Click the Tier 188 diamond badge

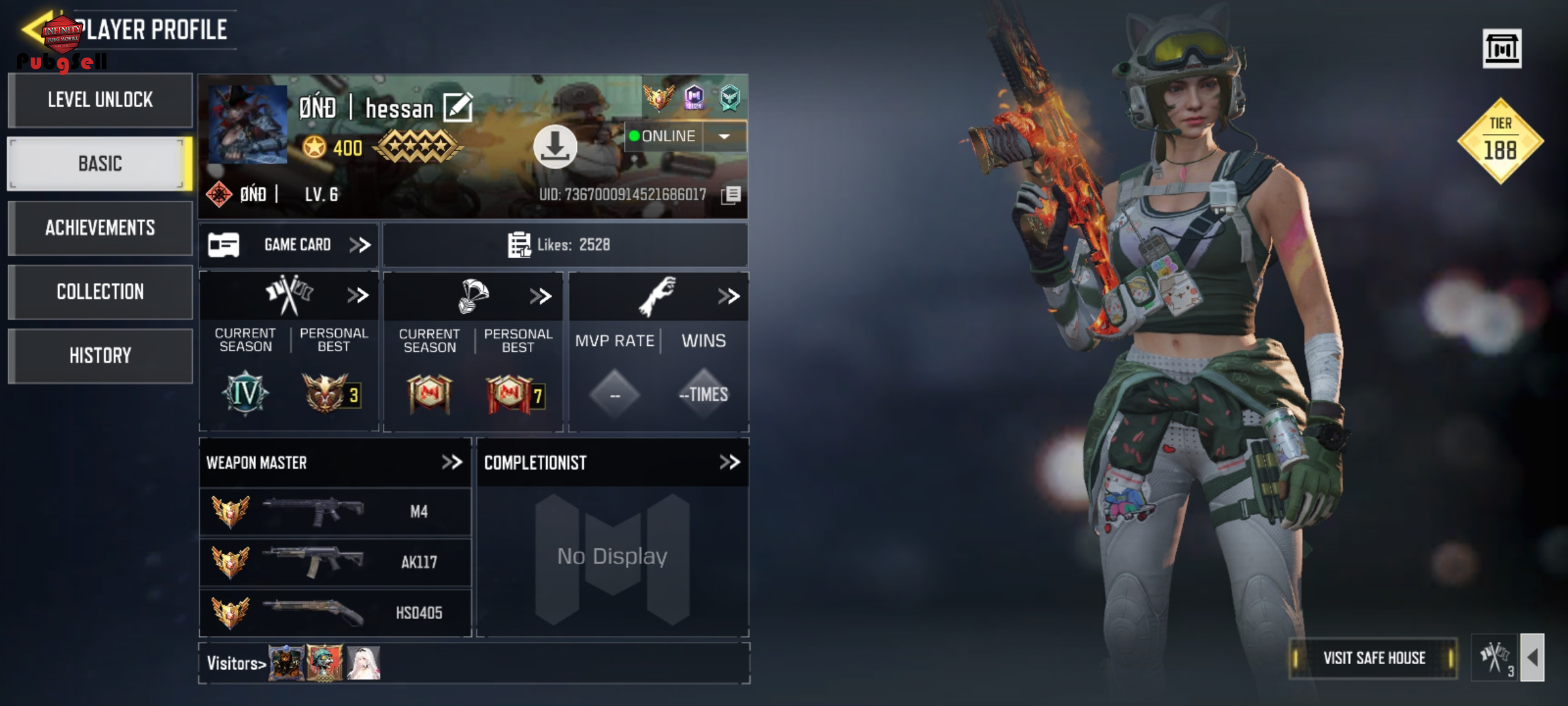[1500, 141]
